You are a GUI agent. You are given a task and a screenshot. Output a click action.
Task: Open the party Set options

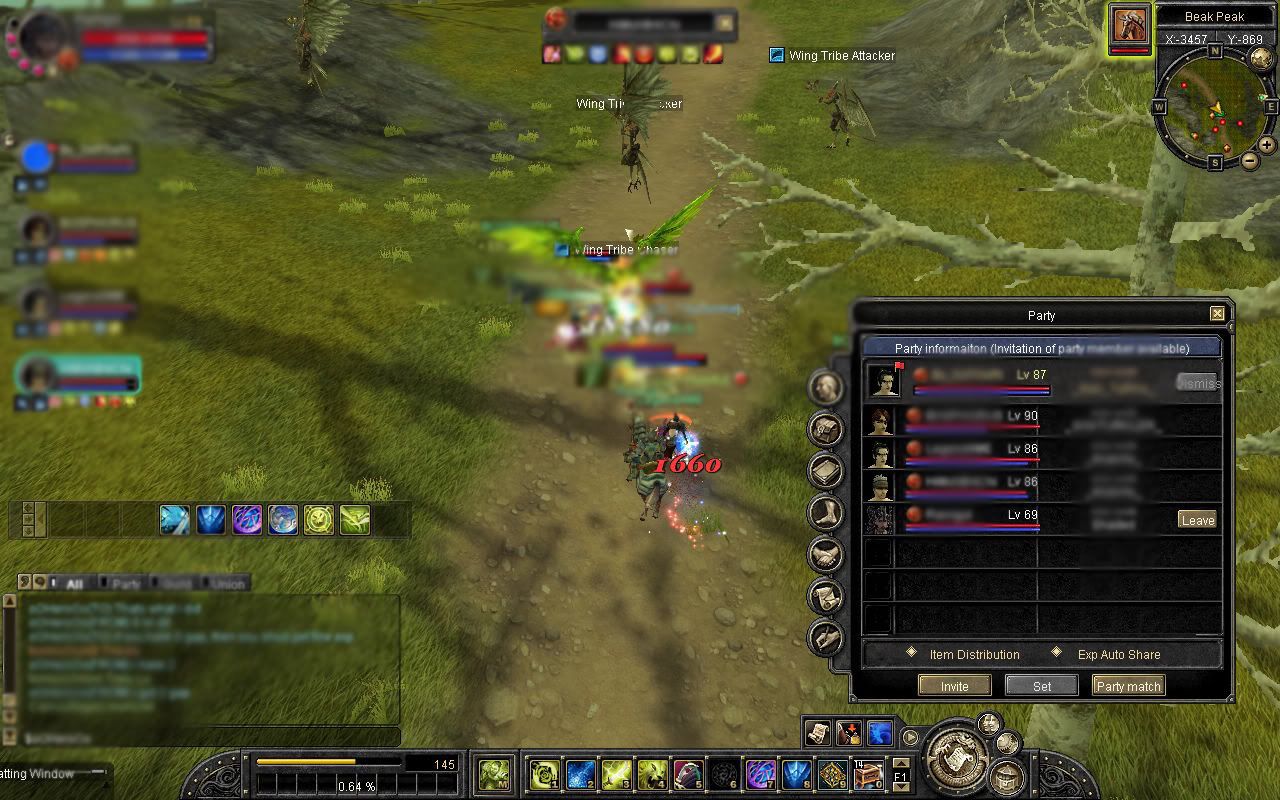coord(1041,686)
